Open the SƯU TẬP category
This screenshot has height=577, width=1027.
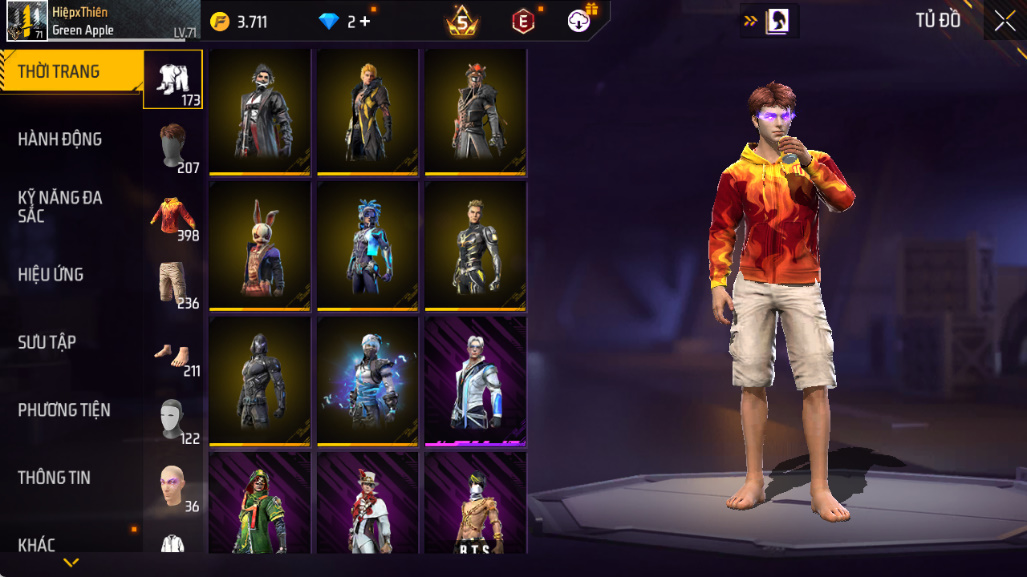coord(47,342)
